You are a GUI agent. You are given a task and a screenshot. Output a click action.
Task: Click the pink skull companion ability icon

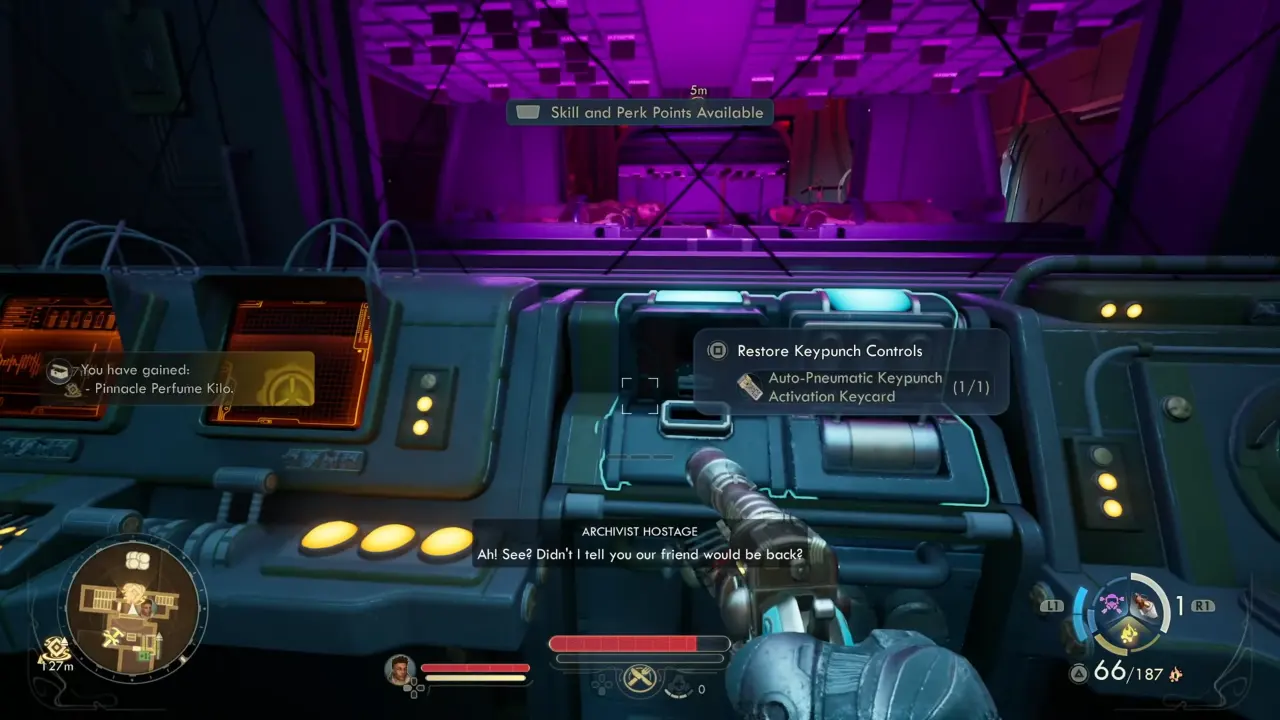coord(1111,602)
